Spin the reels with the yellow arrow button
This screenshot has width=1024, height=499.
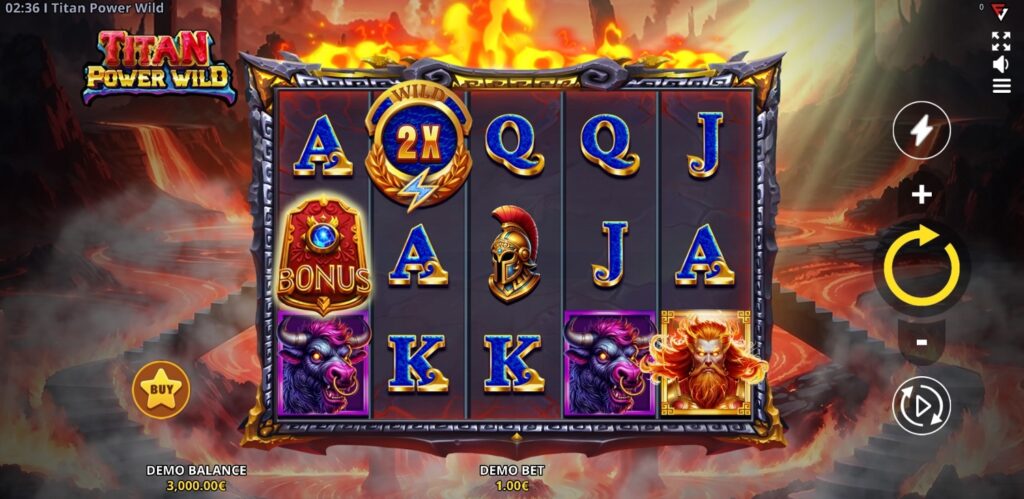(921, 267)
